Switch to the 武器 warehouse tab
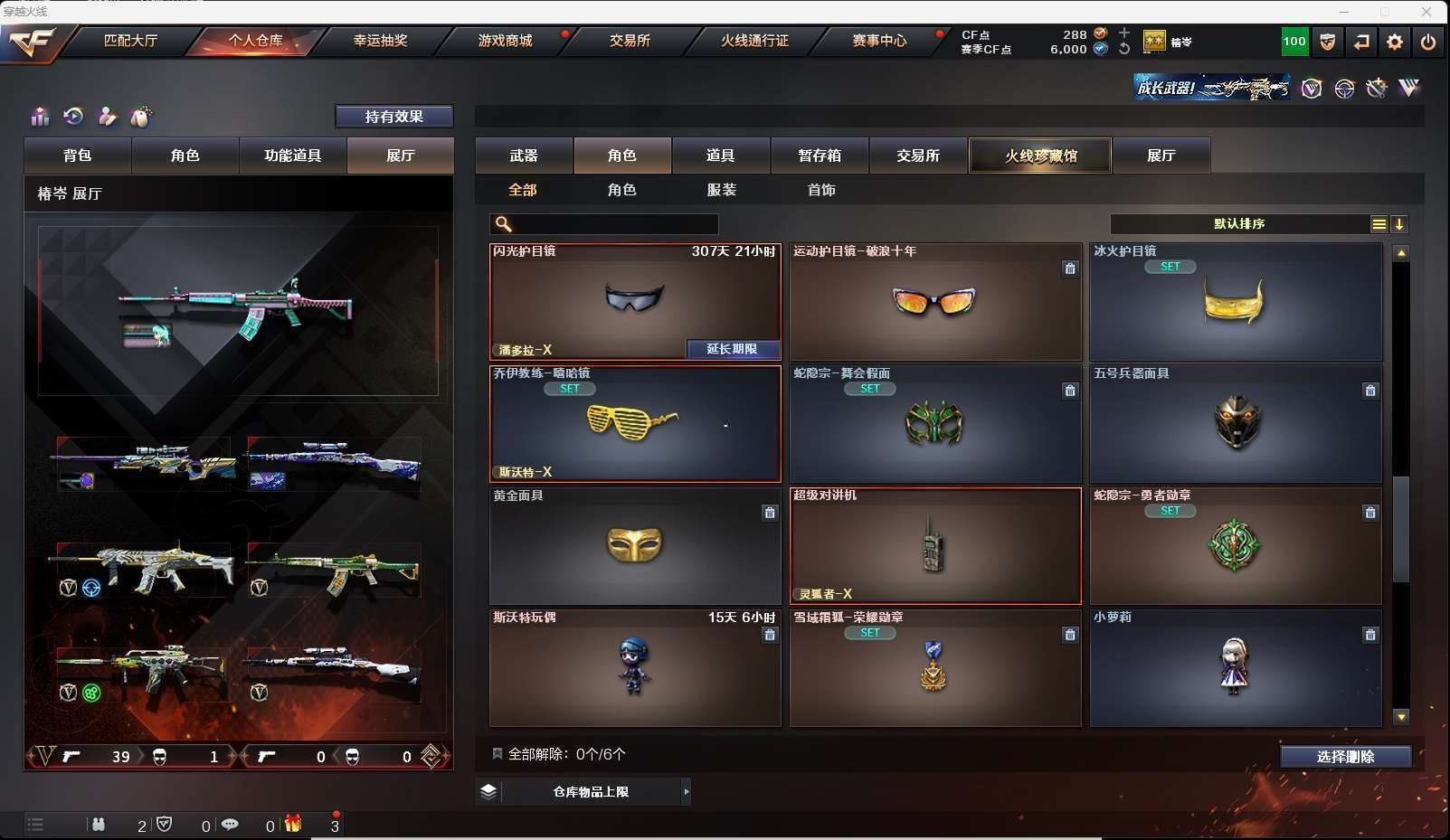 pos(524,156)
